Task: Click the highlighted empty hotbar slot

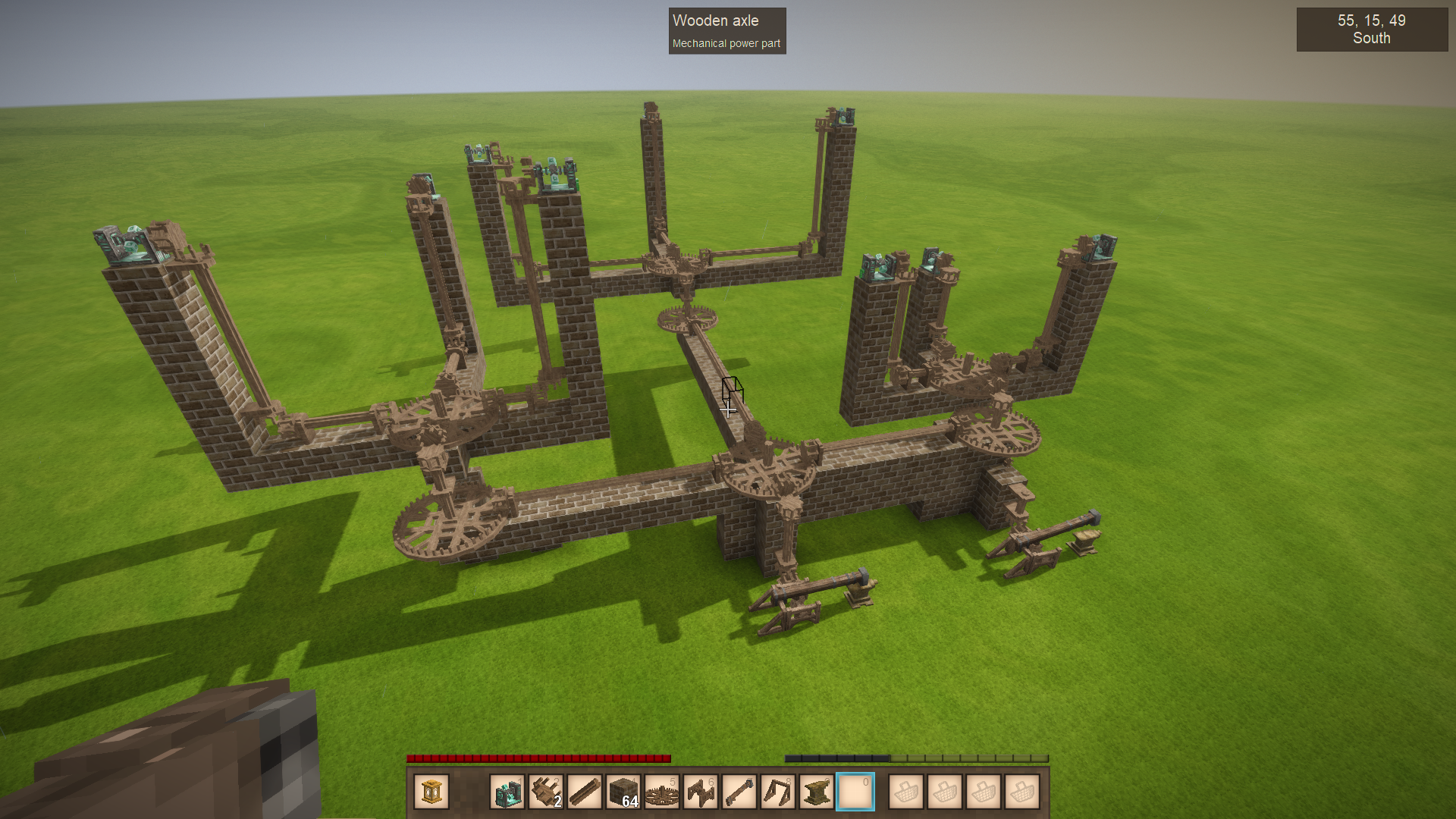Action: pyautogui.click(x=855, y=792)
